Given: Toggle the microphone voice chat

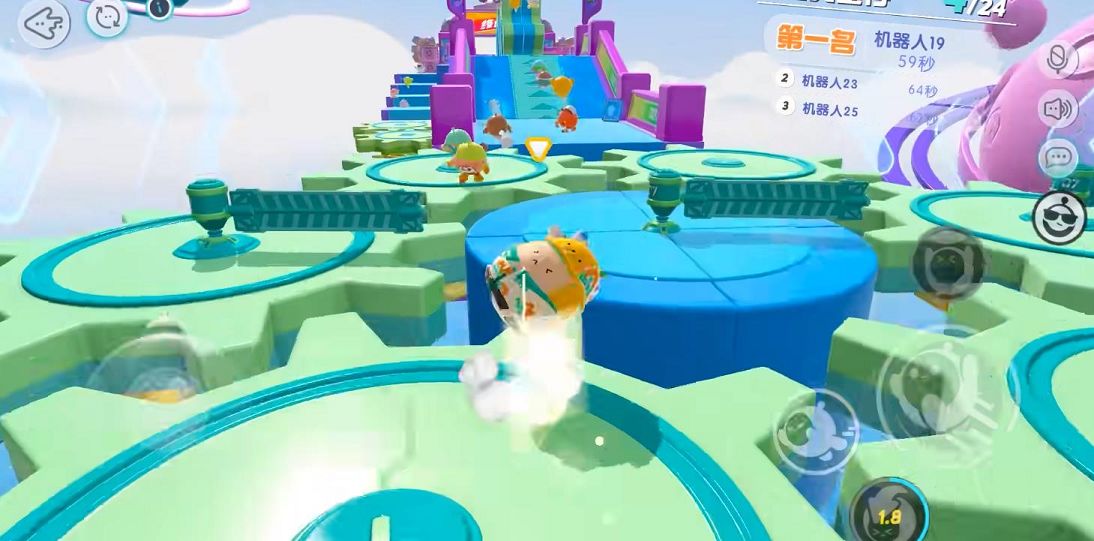Looking at the screenshot, I should click(x=1056, y=59).
